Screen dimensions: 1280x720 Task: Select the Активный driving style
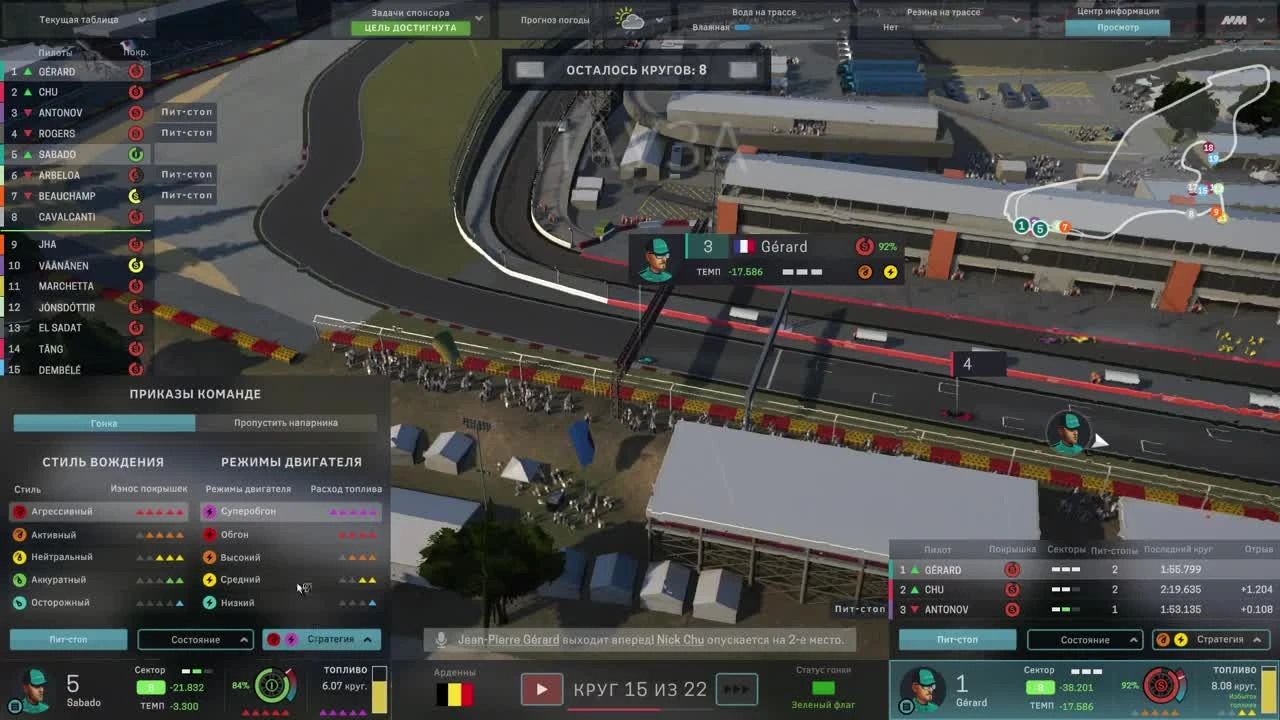[x=60, y=534]
